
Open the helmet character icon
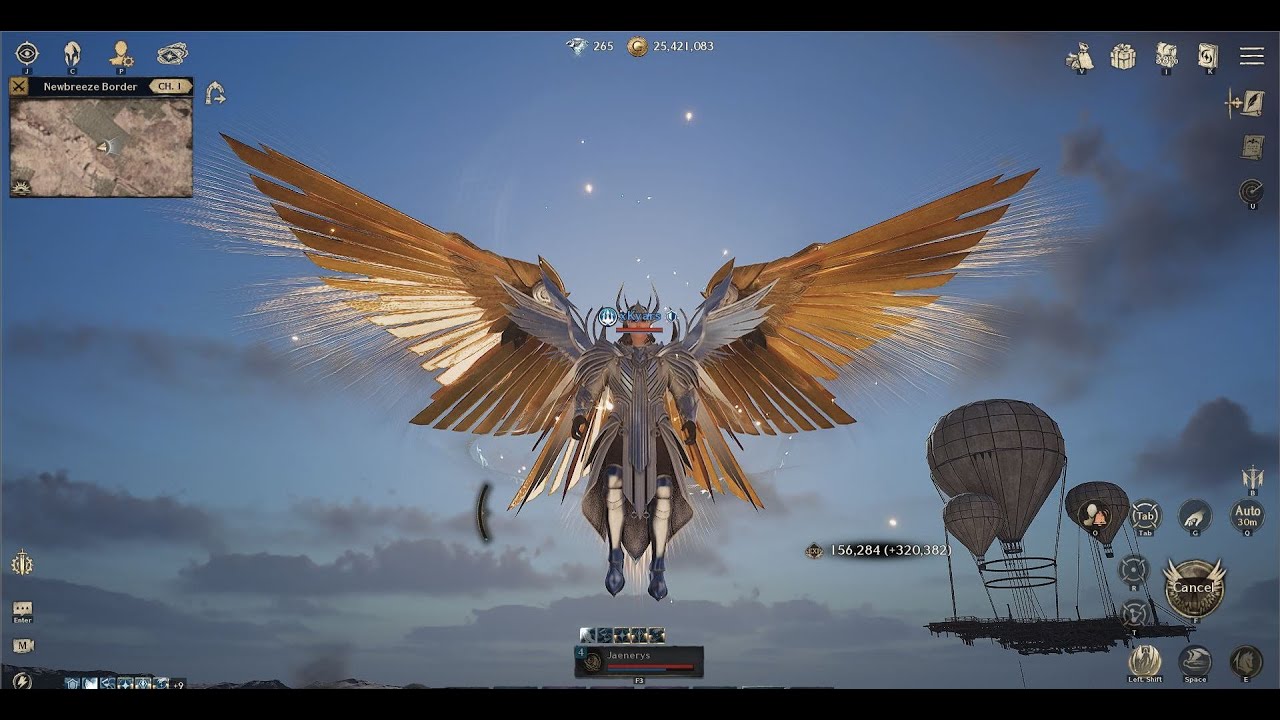coord(72,53)
